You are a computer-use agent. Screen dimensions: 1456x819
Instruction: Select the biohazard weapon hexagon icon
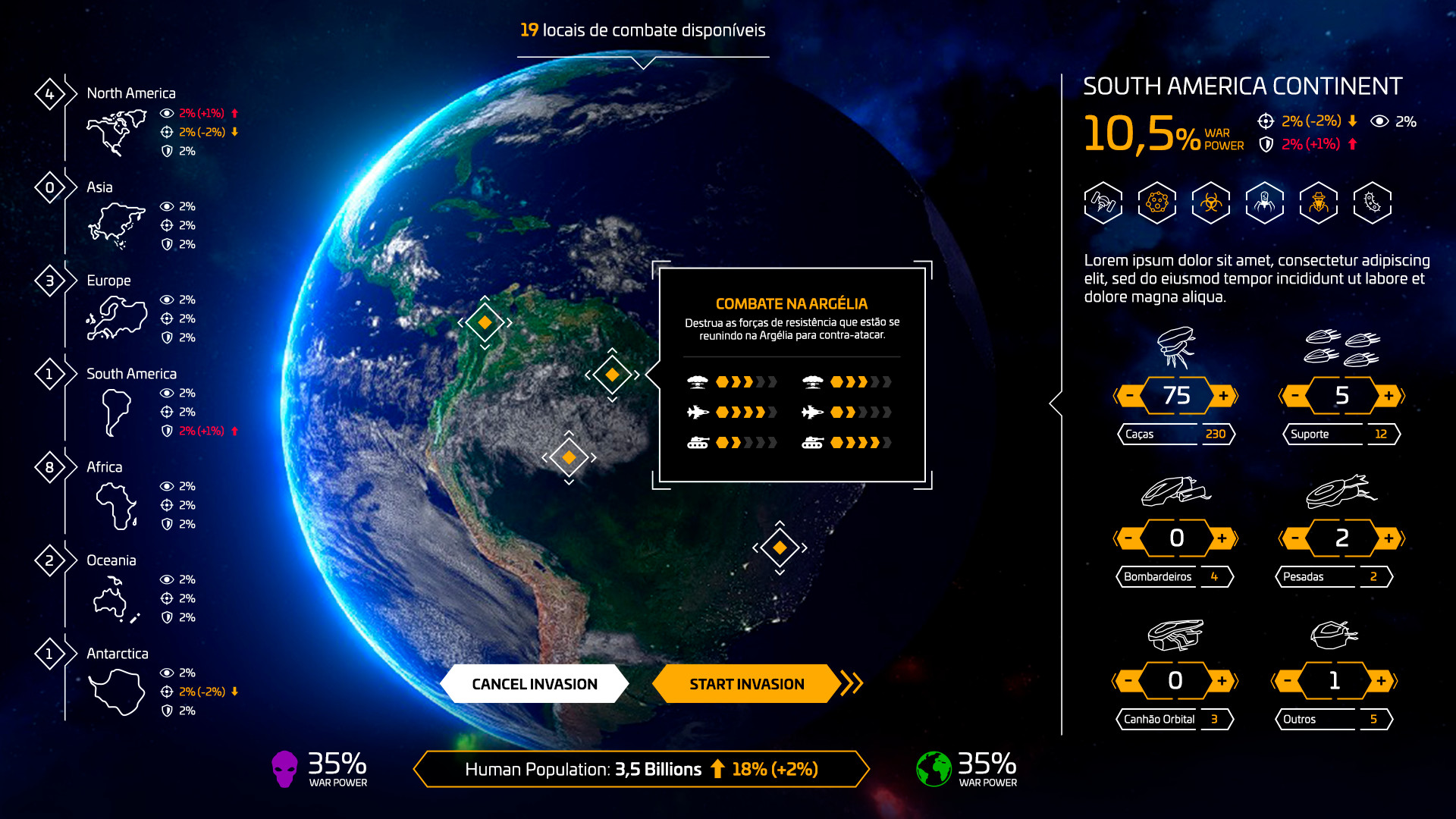click(x=1210, y=202)
